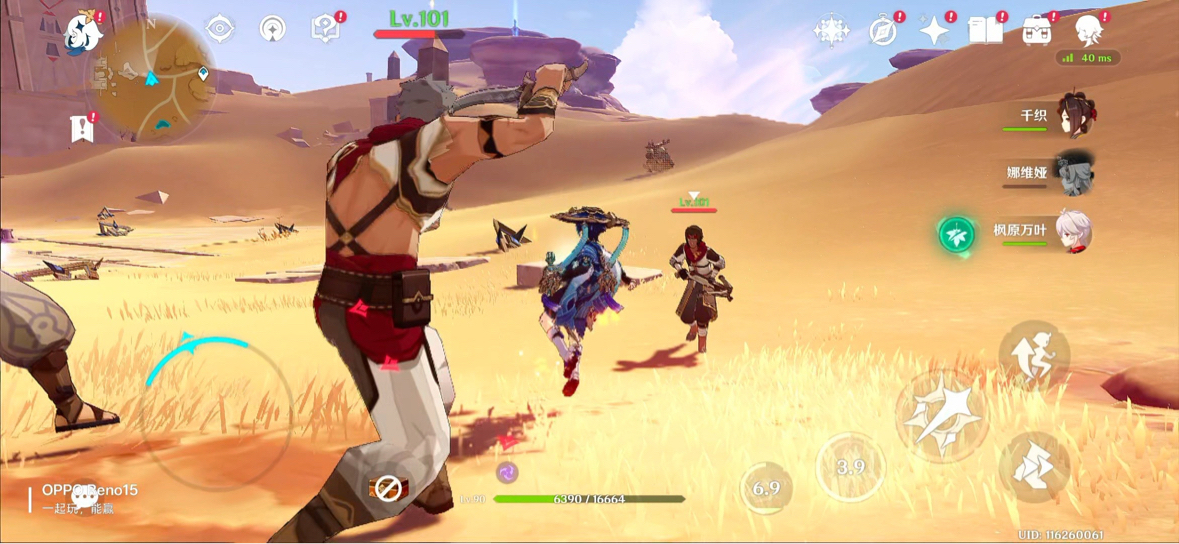Open the Adventurer Handbook book icon

click(x=985, y=31)
